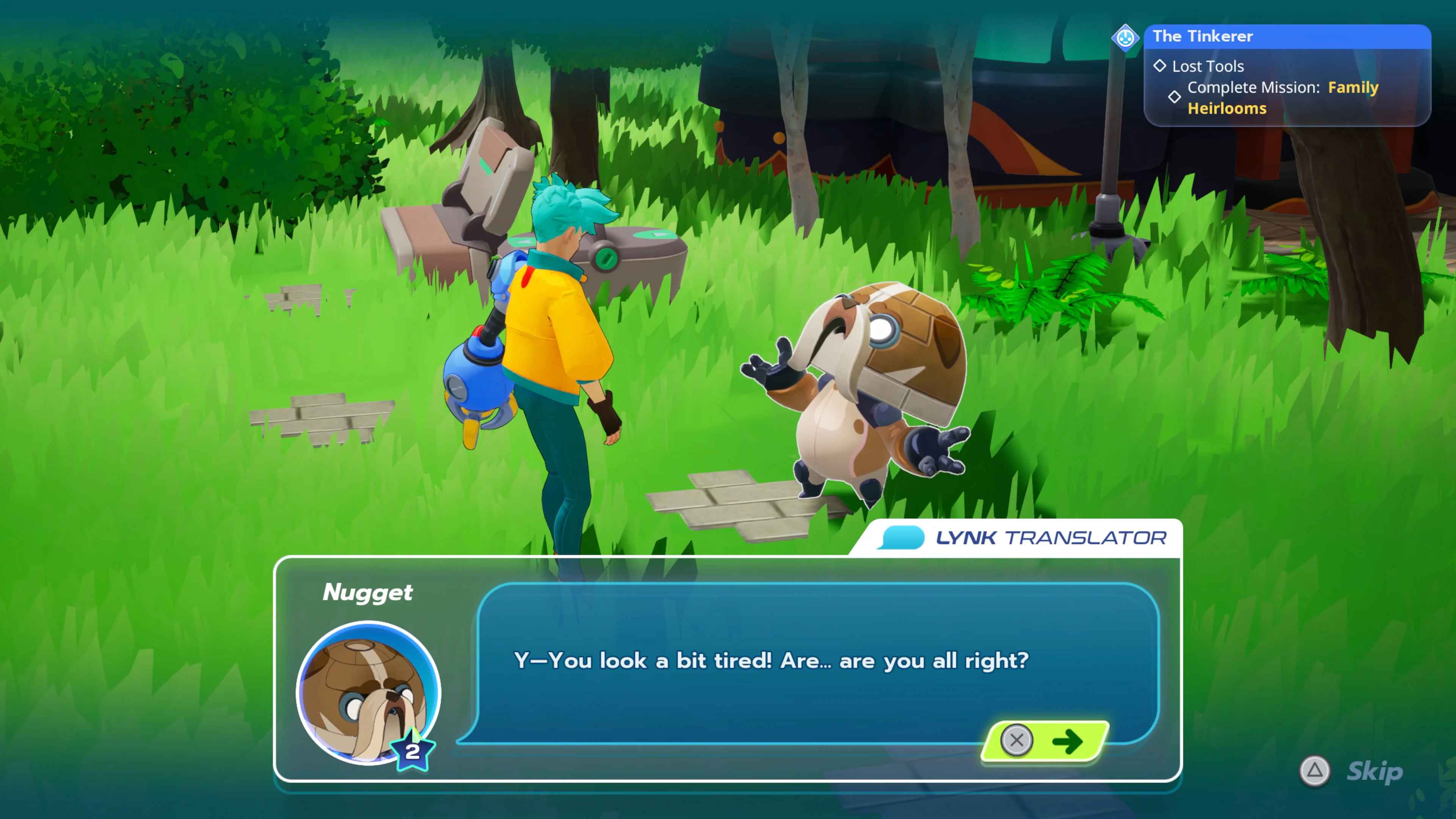Select The Tinkerer quest title header
Screen dimensions: 1456x819
pos(1203,36)
